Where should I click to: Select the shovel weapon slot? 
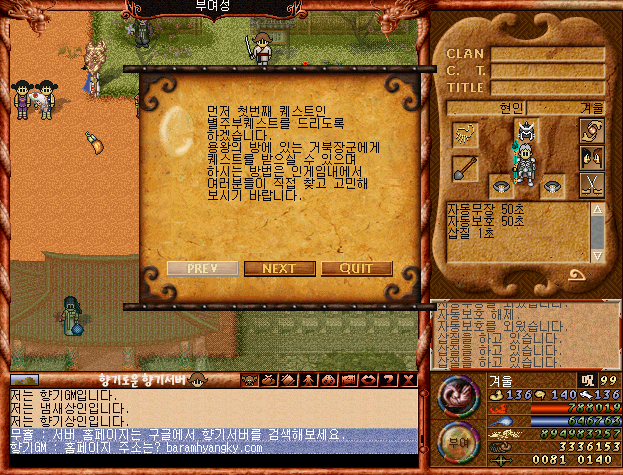[x=463, y=167]
